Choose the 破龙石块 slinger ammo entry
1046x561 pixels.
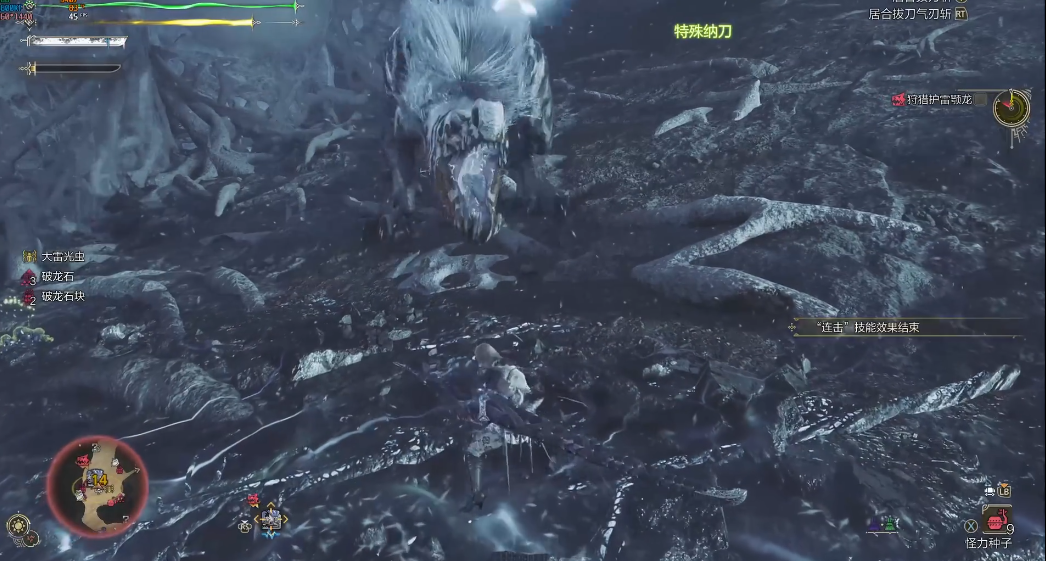click(60, 297)
